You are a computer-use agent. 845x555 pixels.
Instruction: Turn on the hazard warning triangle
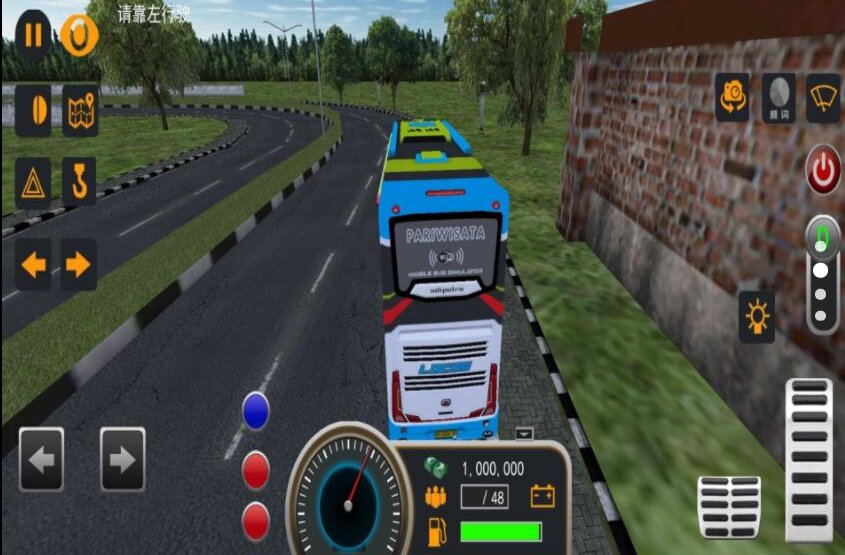[x=34, y=182]
